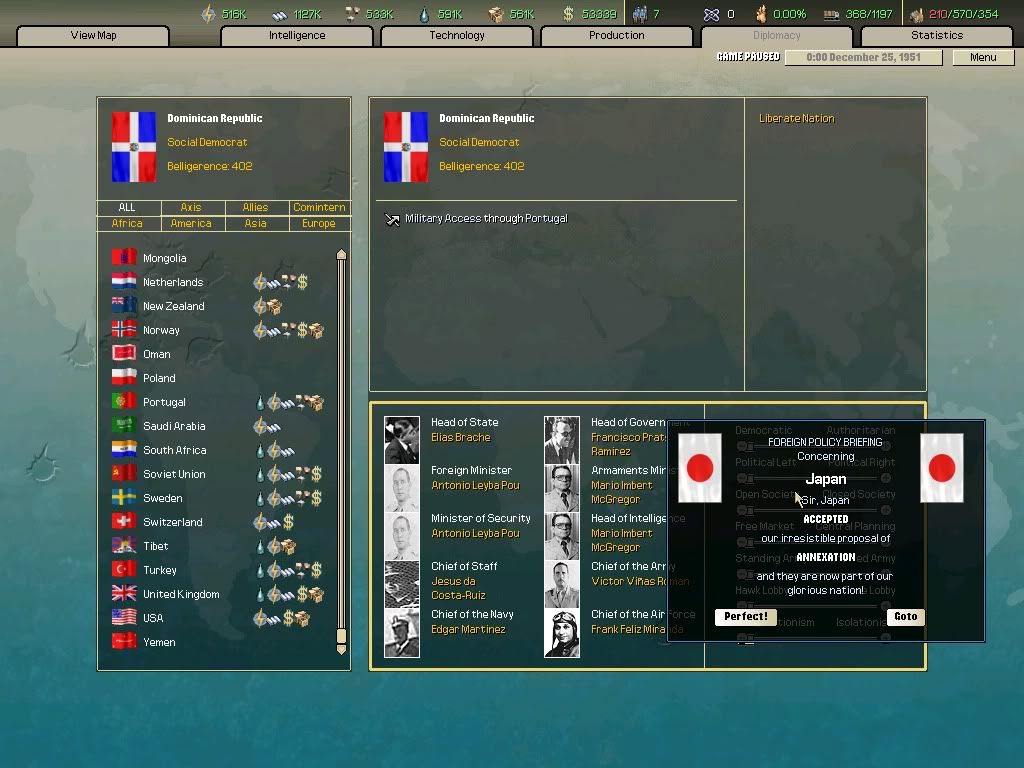Show Comintern countries only
The image size is (1024, 768).
pos(319,208)
